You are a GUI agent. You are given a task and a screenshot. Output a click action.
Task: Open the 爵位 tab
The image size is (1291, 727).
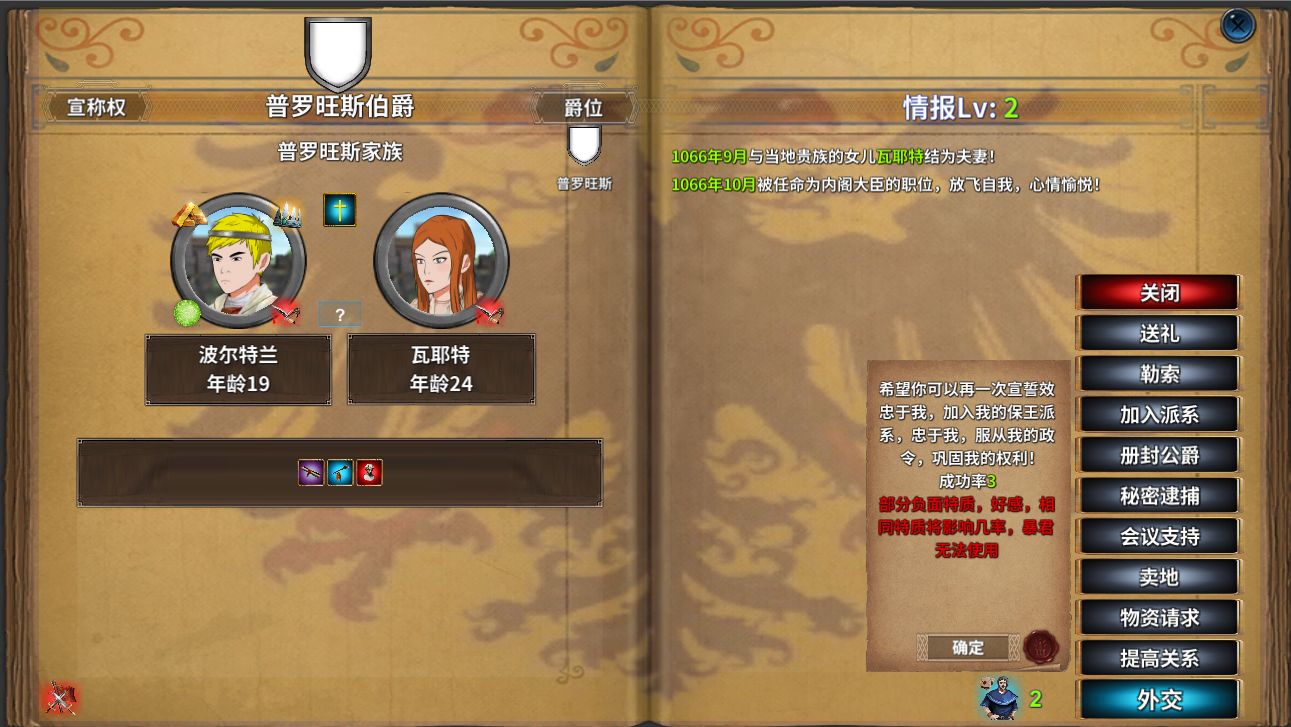[x=584, y=106]
